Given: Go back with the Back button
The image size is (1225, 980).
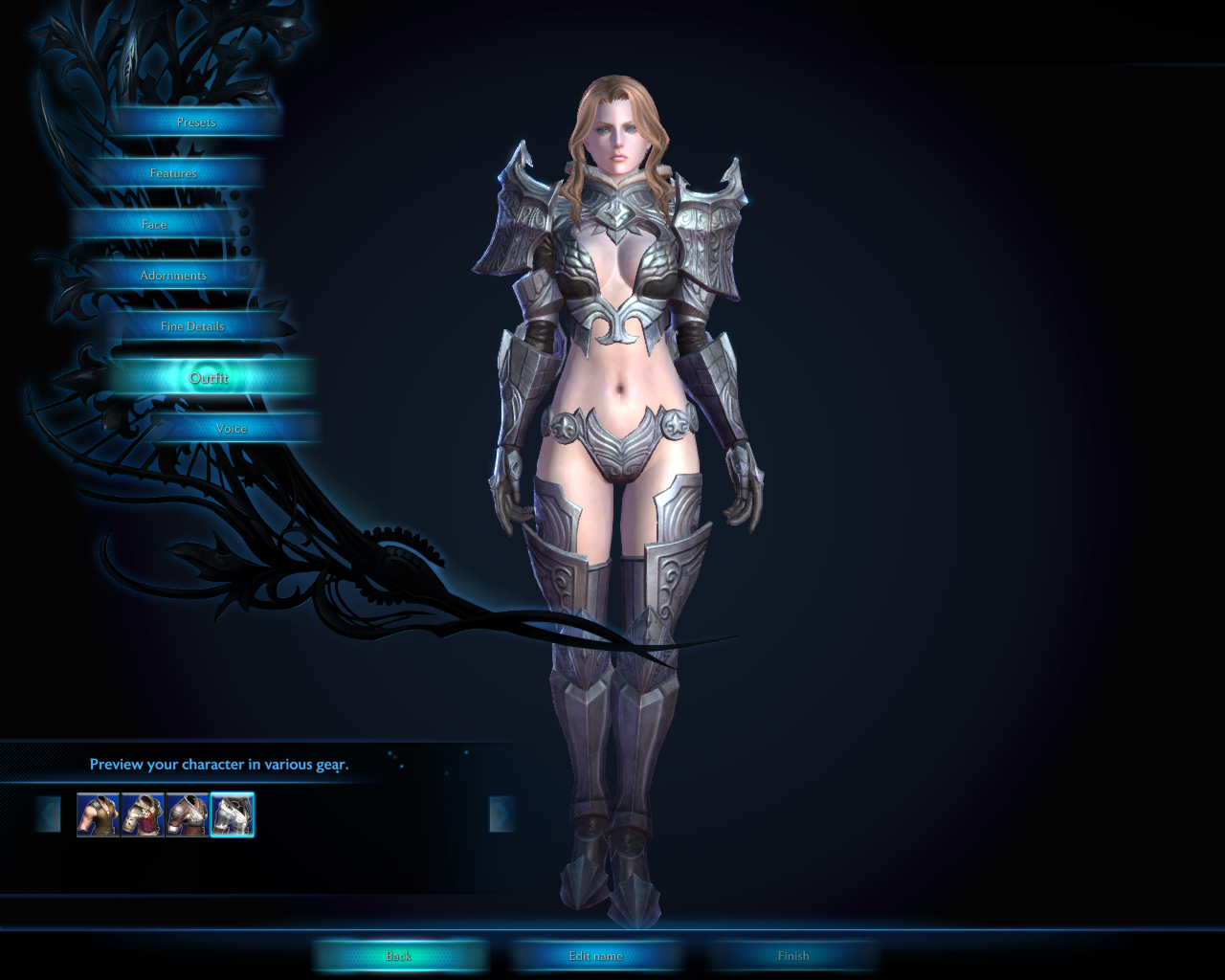Looking at the screenshot, I should click(x=398, y=956).
